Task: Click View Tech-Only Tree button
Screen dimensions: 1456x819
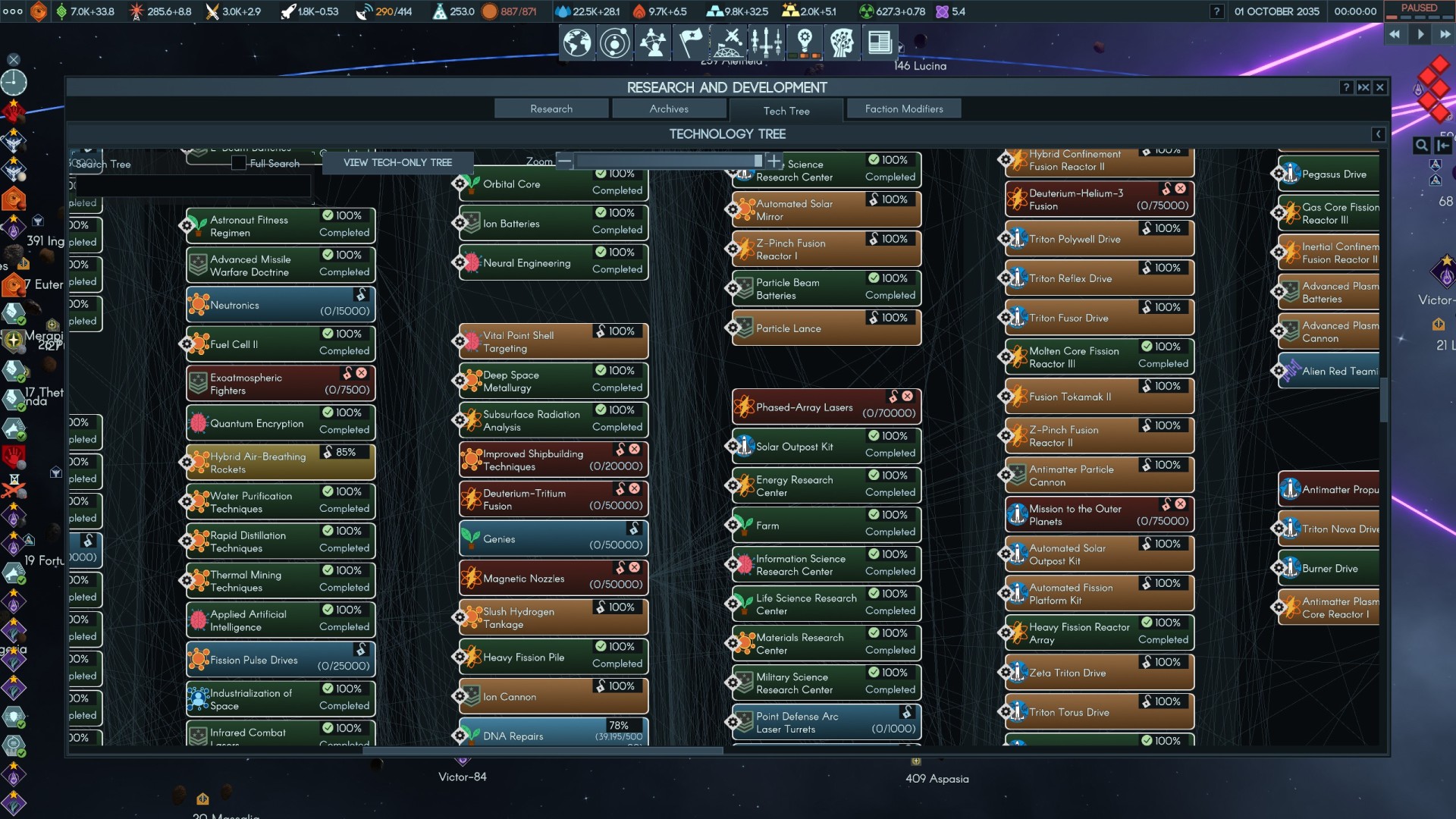Action: click(x=397, y=162)
